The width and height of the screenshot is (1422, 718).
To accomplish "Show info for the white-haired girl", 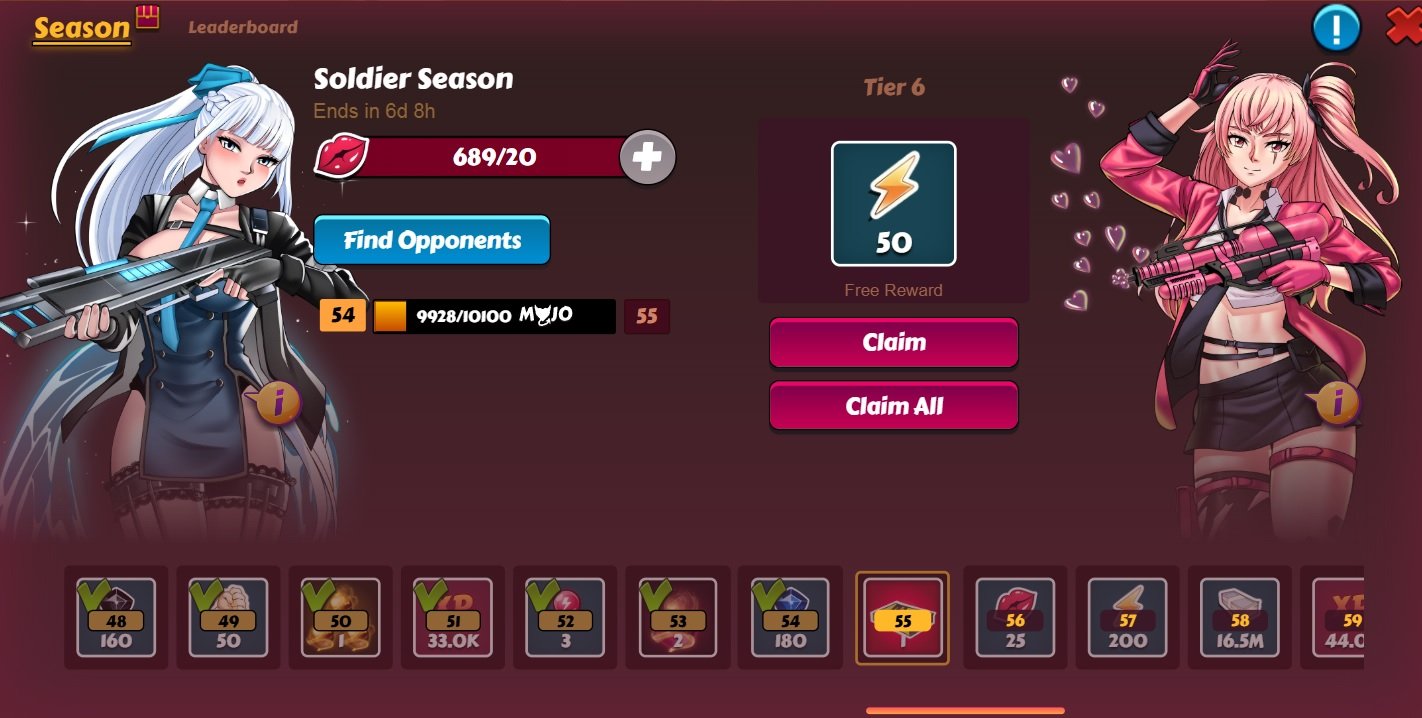I will point(279,402).
